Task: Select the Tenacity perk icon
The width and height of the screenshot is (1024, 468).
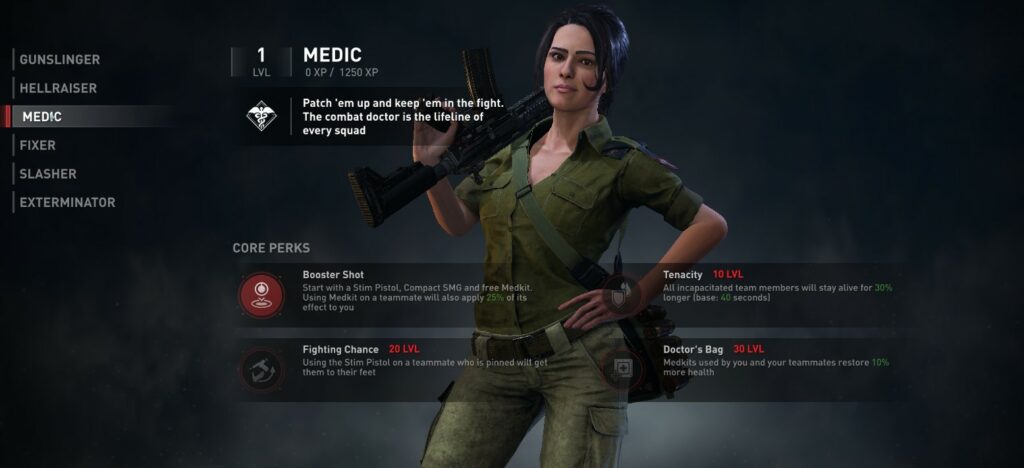Action: [x=620, y=294]
